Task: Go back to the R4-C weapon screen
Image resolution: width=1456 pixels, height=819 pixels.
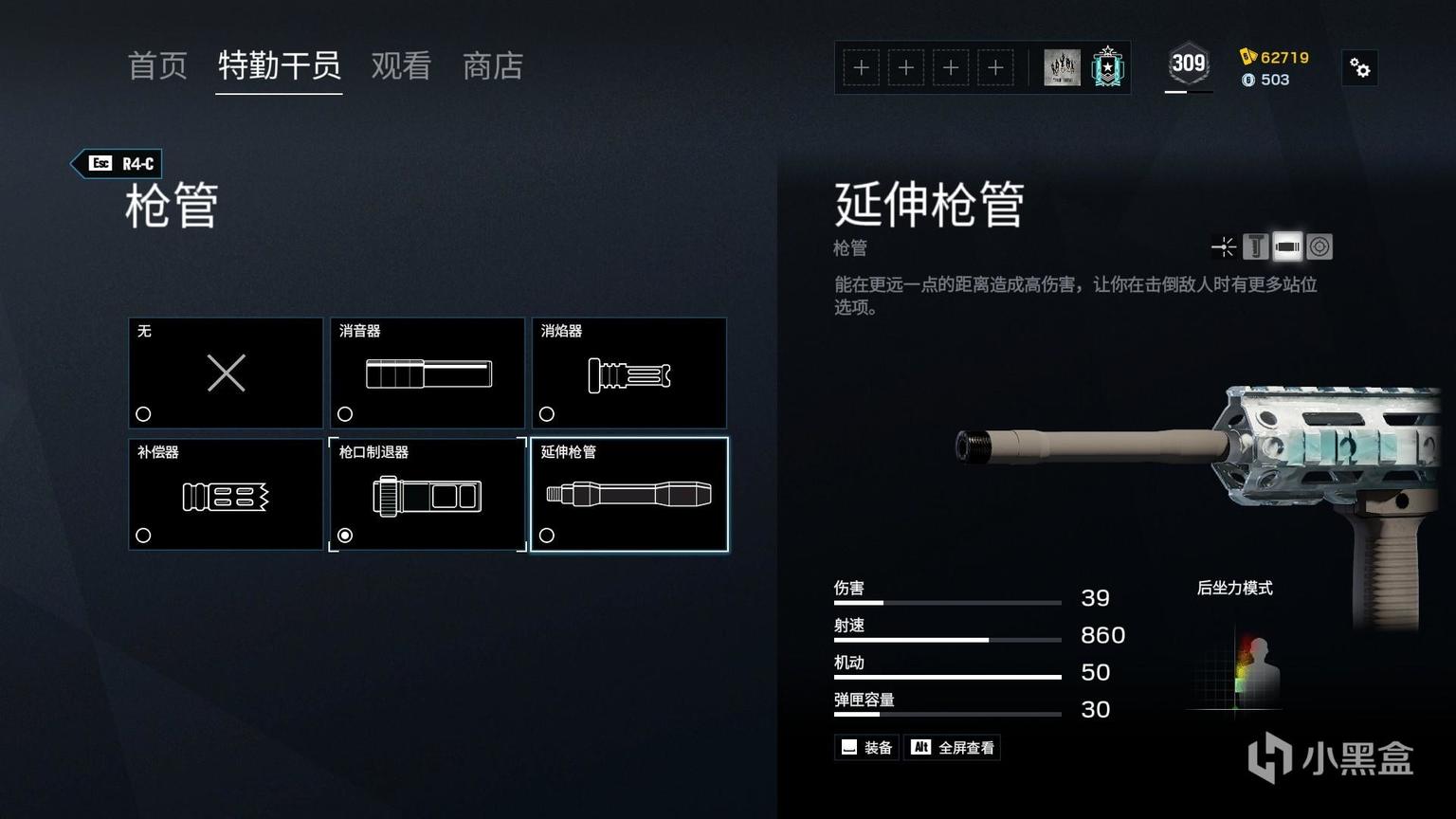Action: tap(118, 164)
